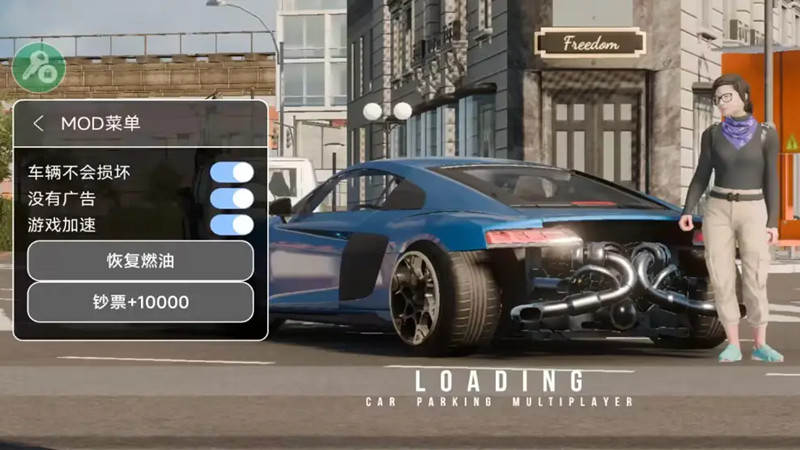Tap the 恢复燃油 button

click(x=140, y=261)
